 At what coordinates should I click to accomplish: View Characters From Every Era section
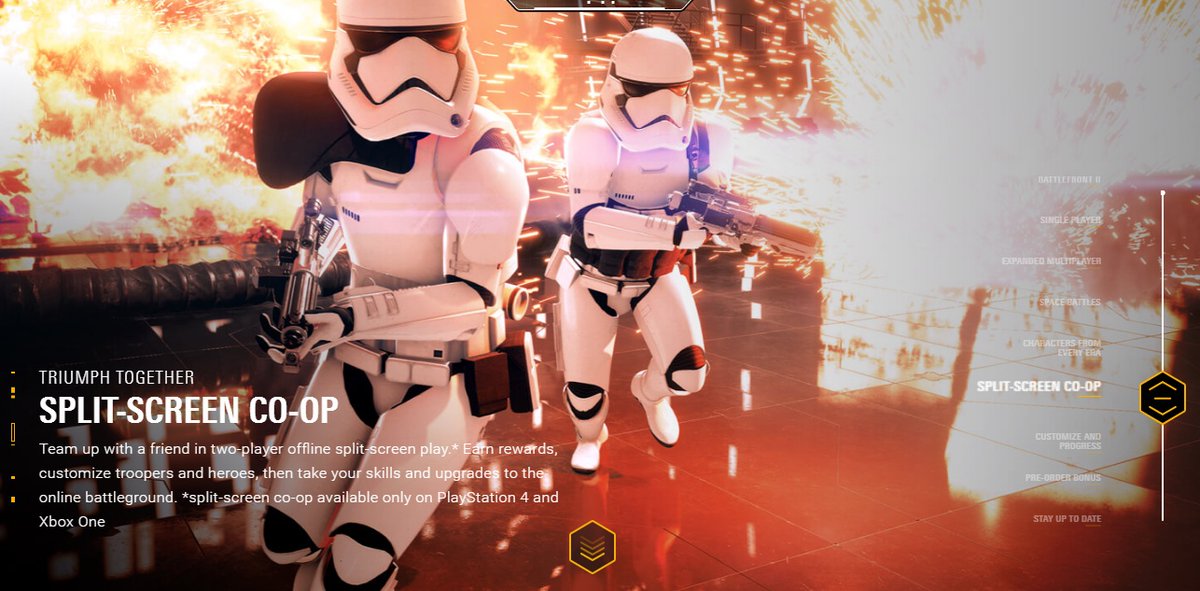tap(1061, 348)
